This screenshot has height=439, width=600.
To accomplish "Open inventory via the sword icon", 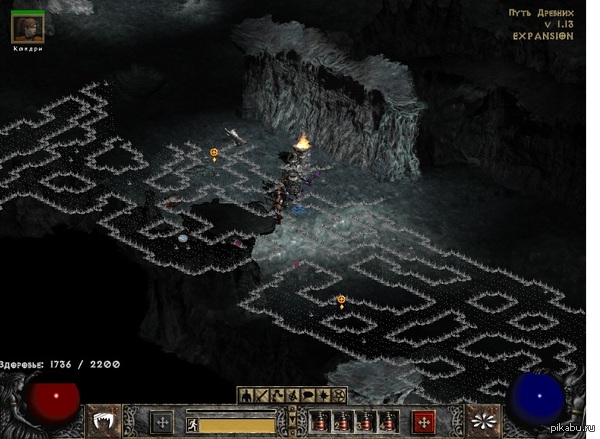I will click(260, 396).
